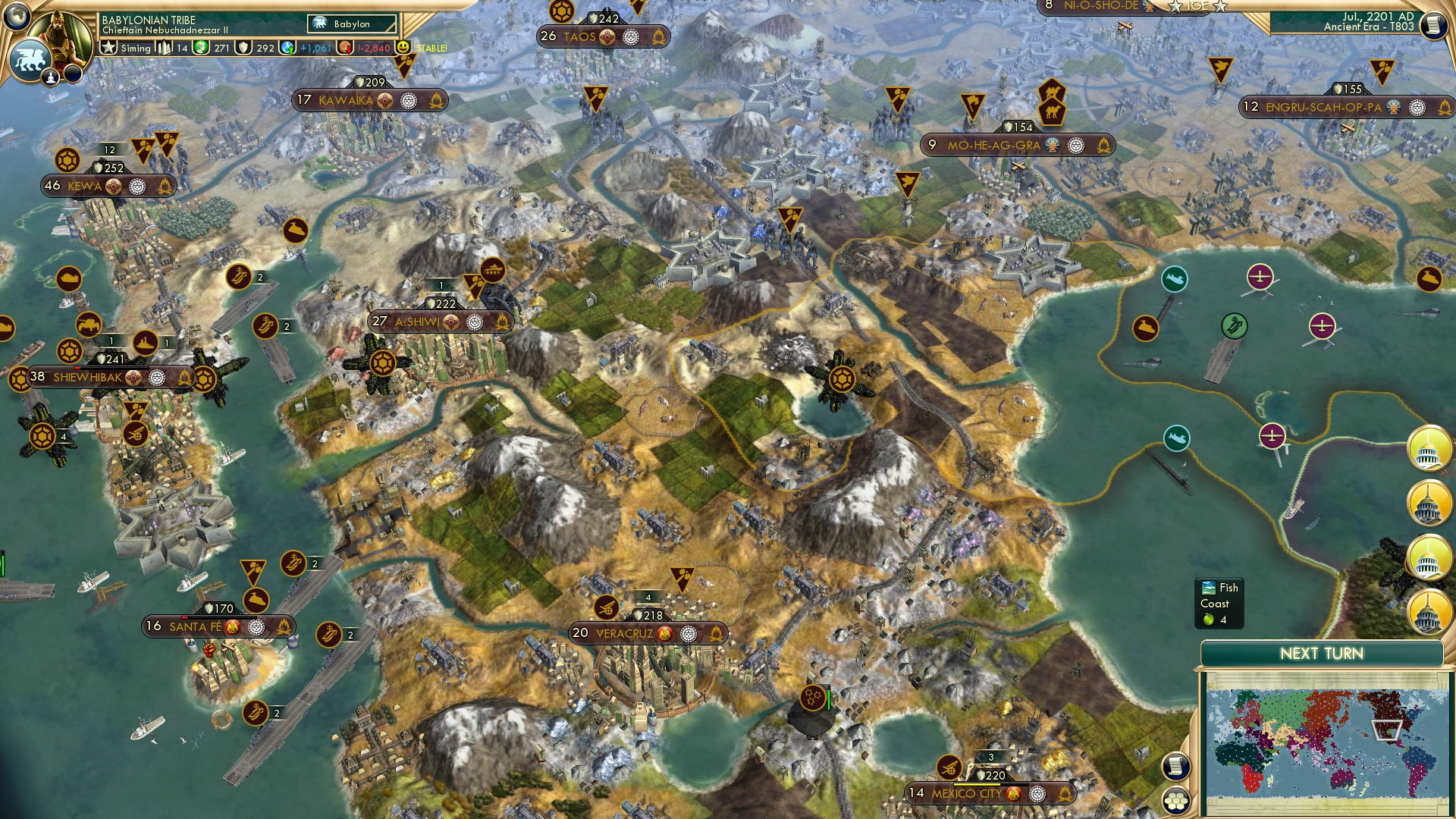Toggle the strategic hex view button bottom-right
This screenshot has height=819, width=1456.
(1175, 801)
